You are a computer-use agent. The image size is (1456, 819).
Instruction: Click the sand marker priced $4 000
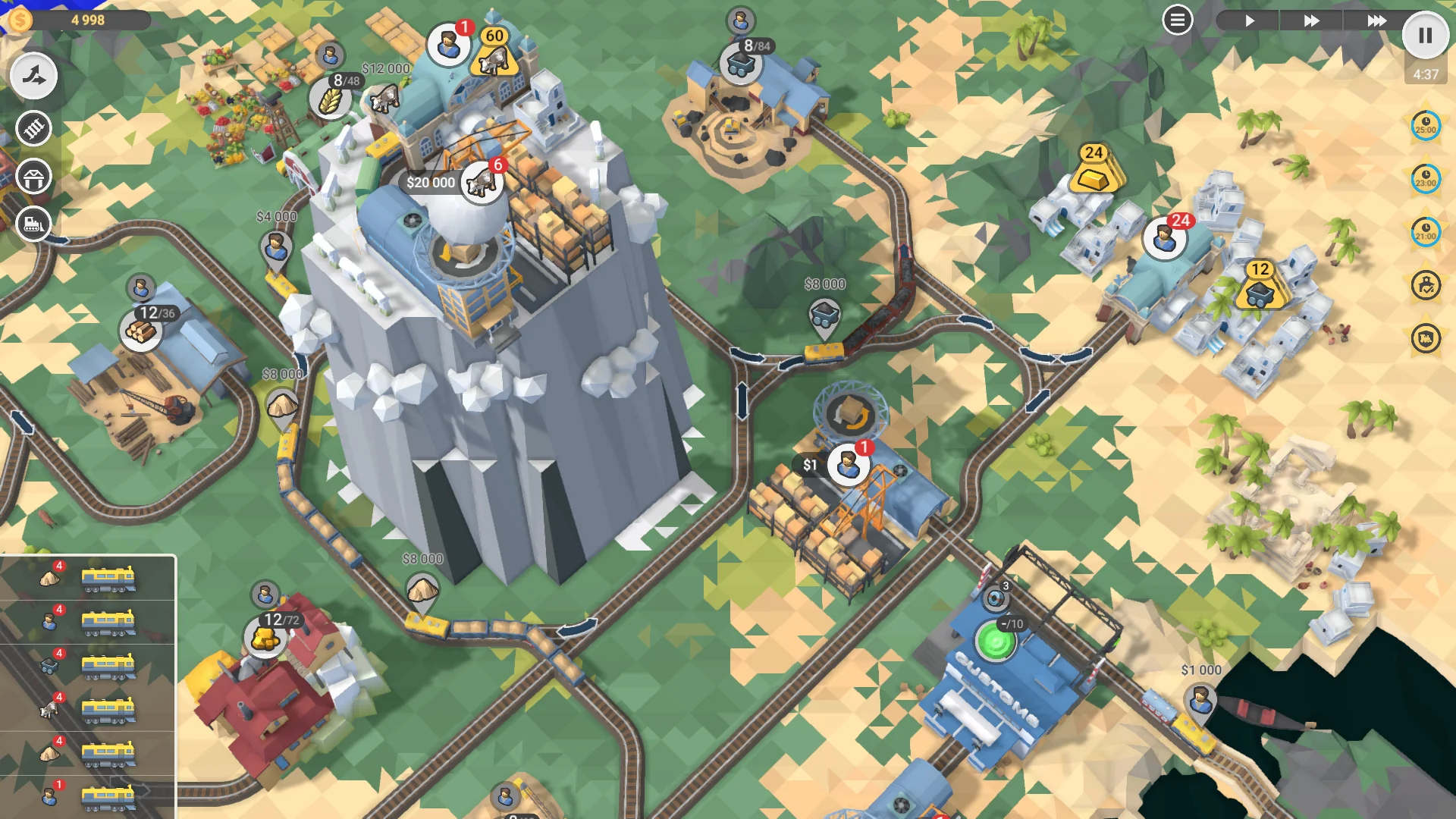278,243
